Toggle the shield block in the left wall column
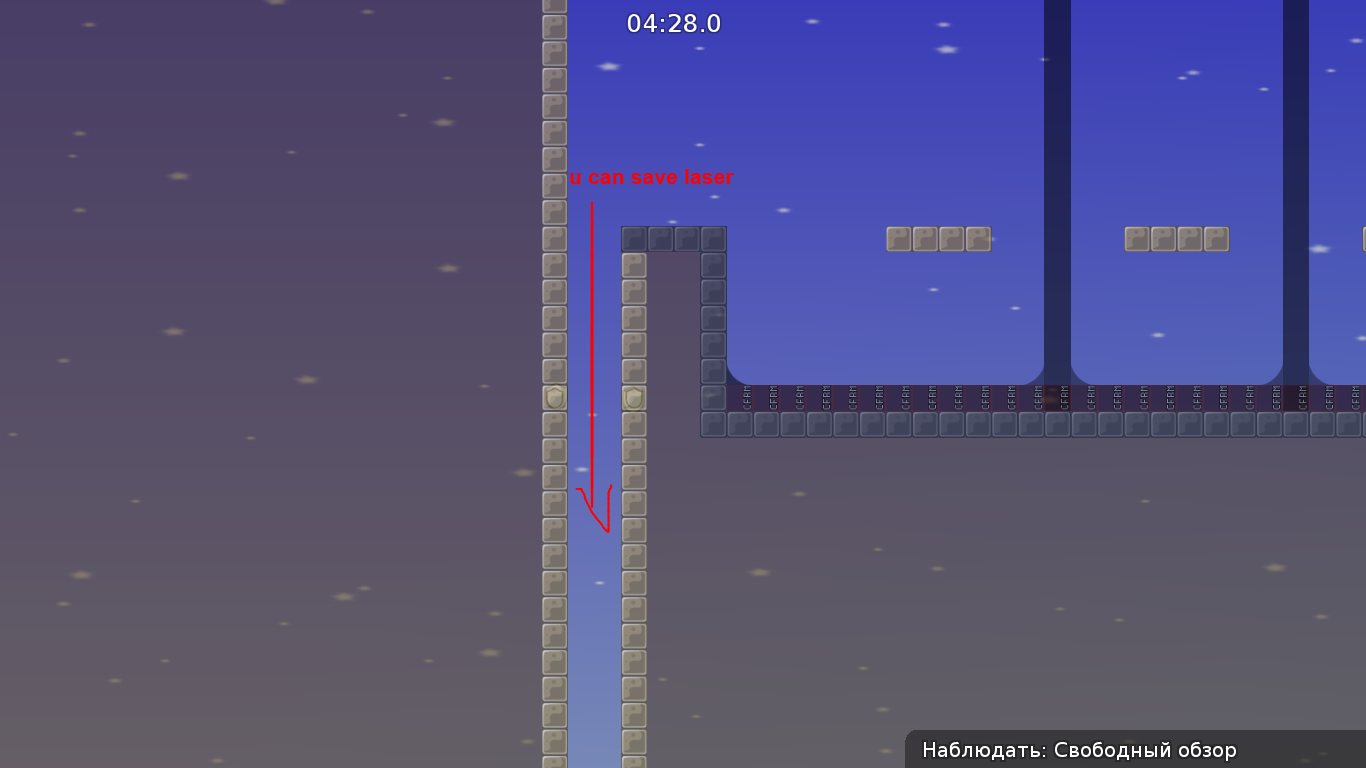Viewport: 1366px width, 768px height. click(x=553, y=397)
